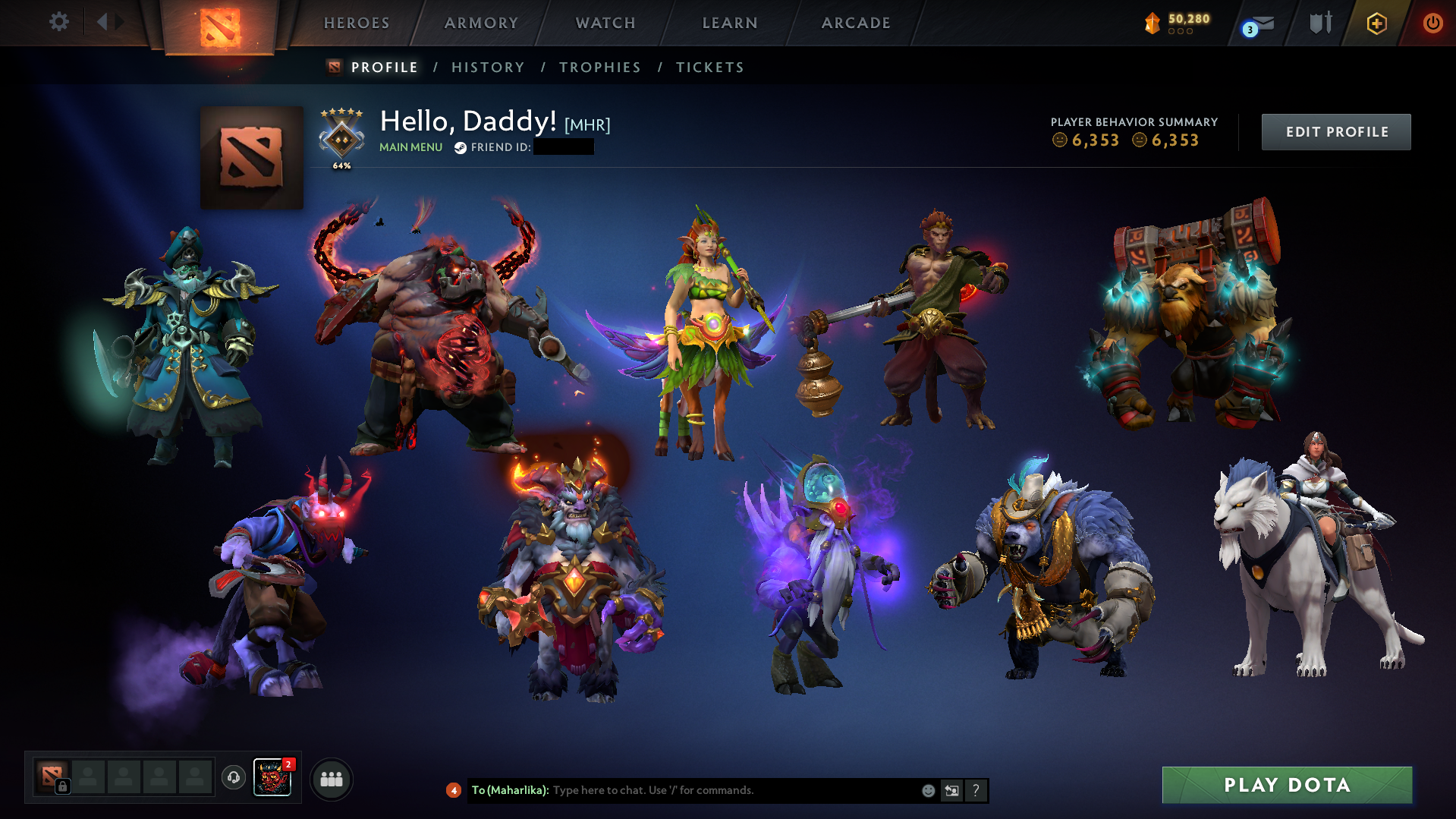Click the EDIT PROFILE button
This screenshot has width=1456, height=819.
1336,131
